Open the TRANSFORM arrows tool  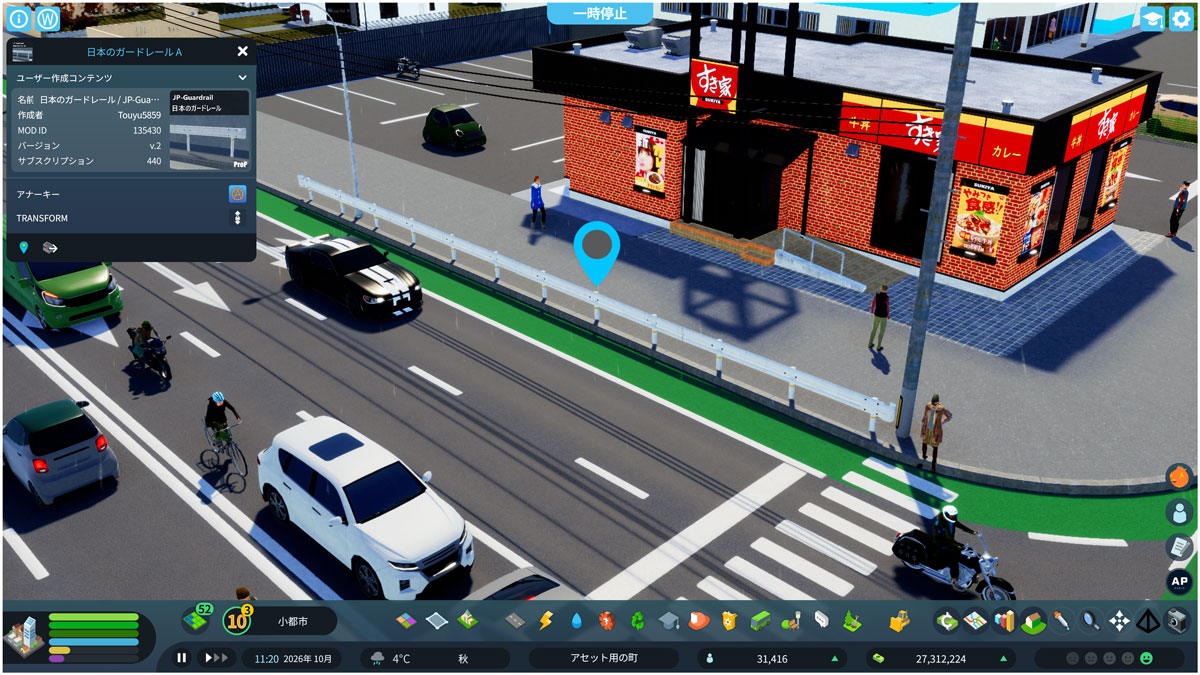237,218
